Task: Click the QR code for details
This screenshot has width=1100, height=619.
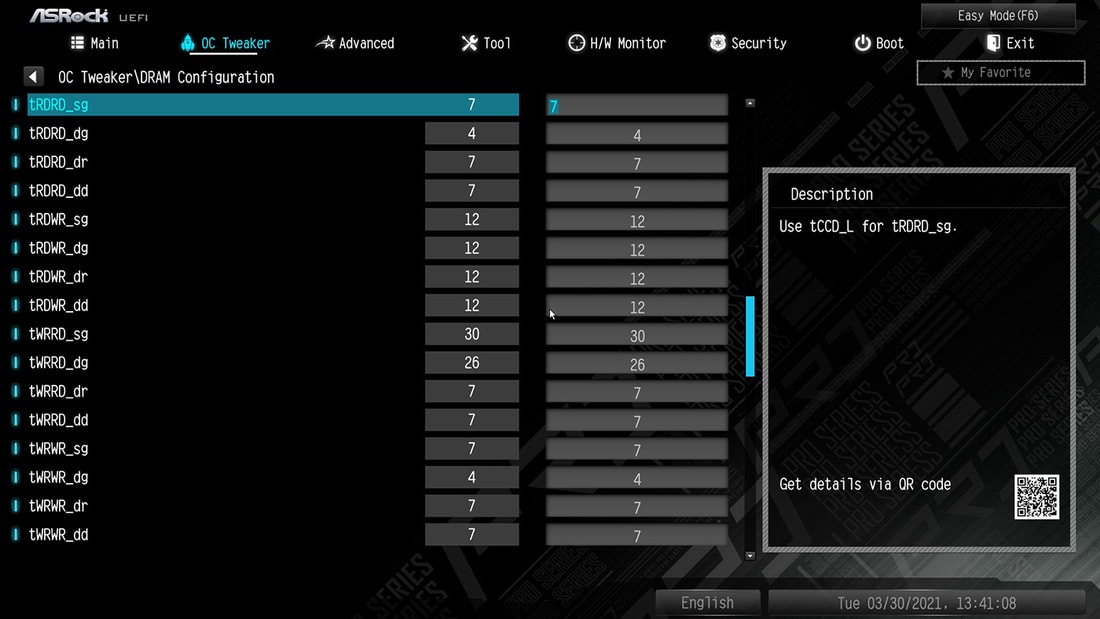Action: coord(1036,497)
